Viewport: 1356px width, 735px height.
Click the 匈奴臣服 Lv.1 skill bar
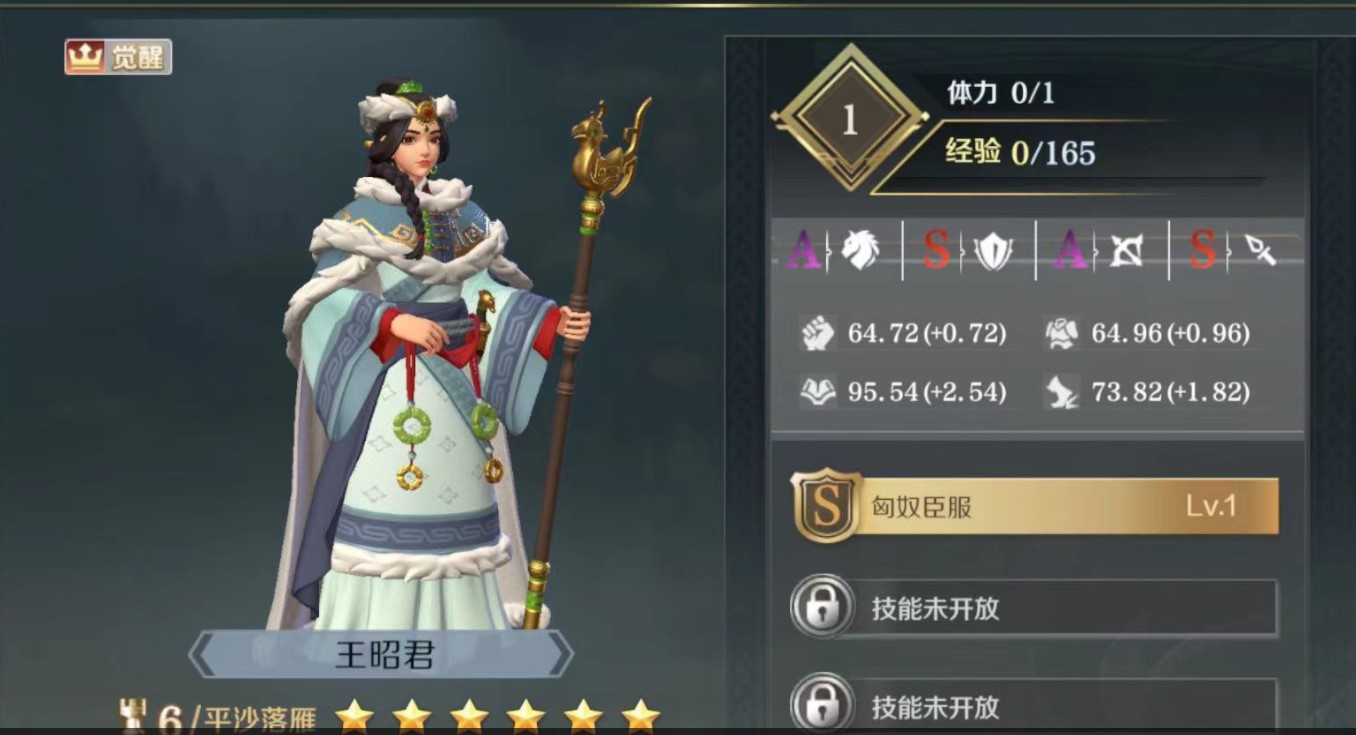point(1060,505)
